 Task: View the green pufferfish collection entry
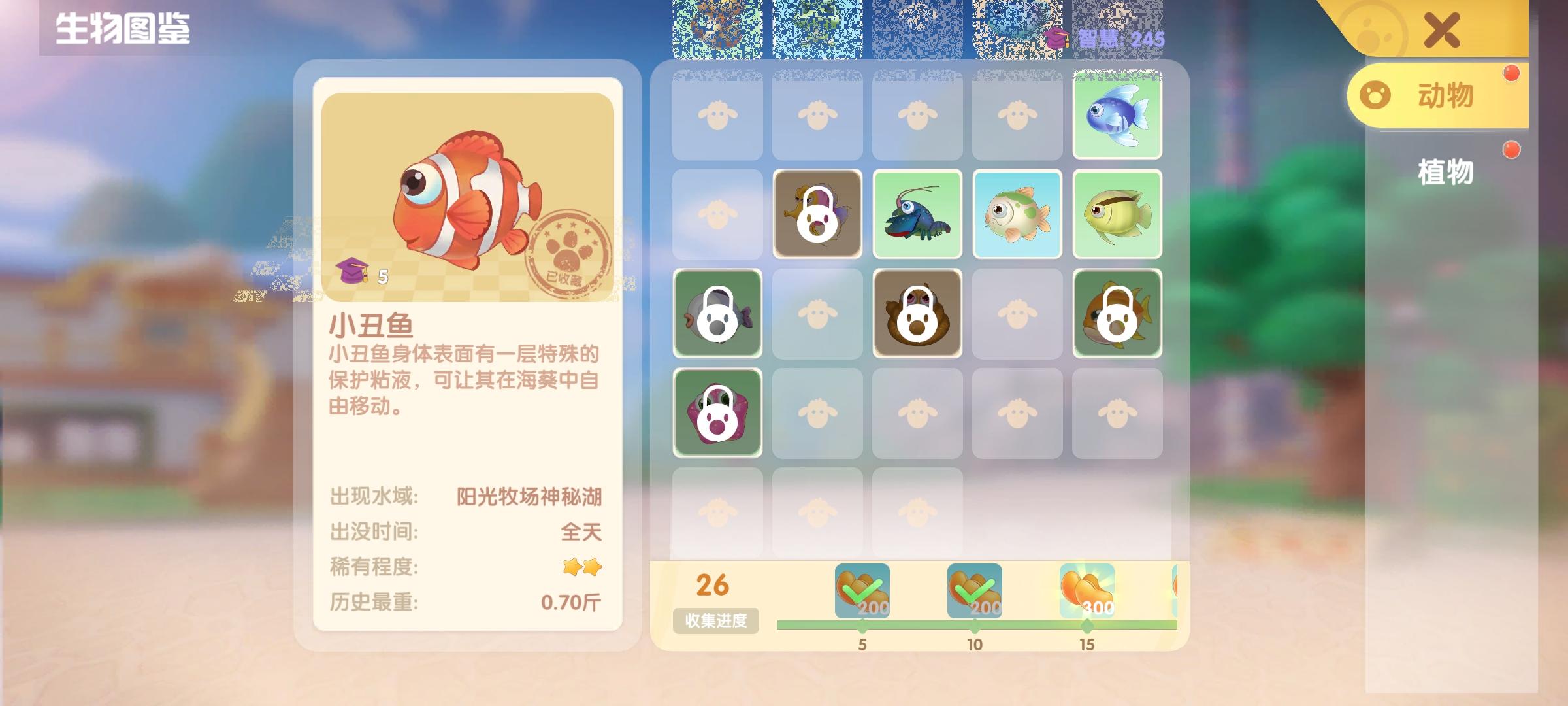click(x=1017, y=216)
